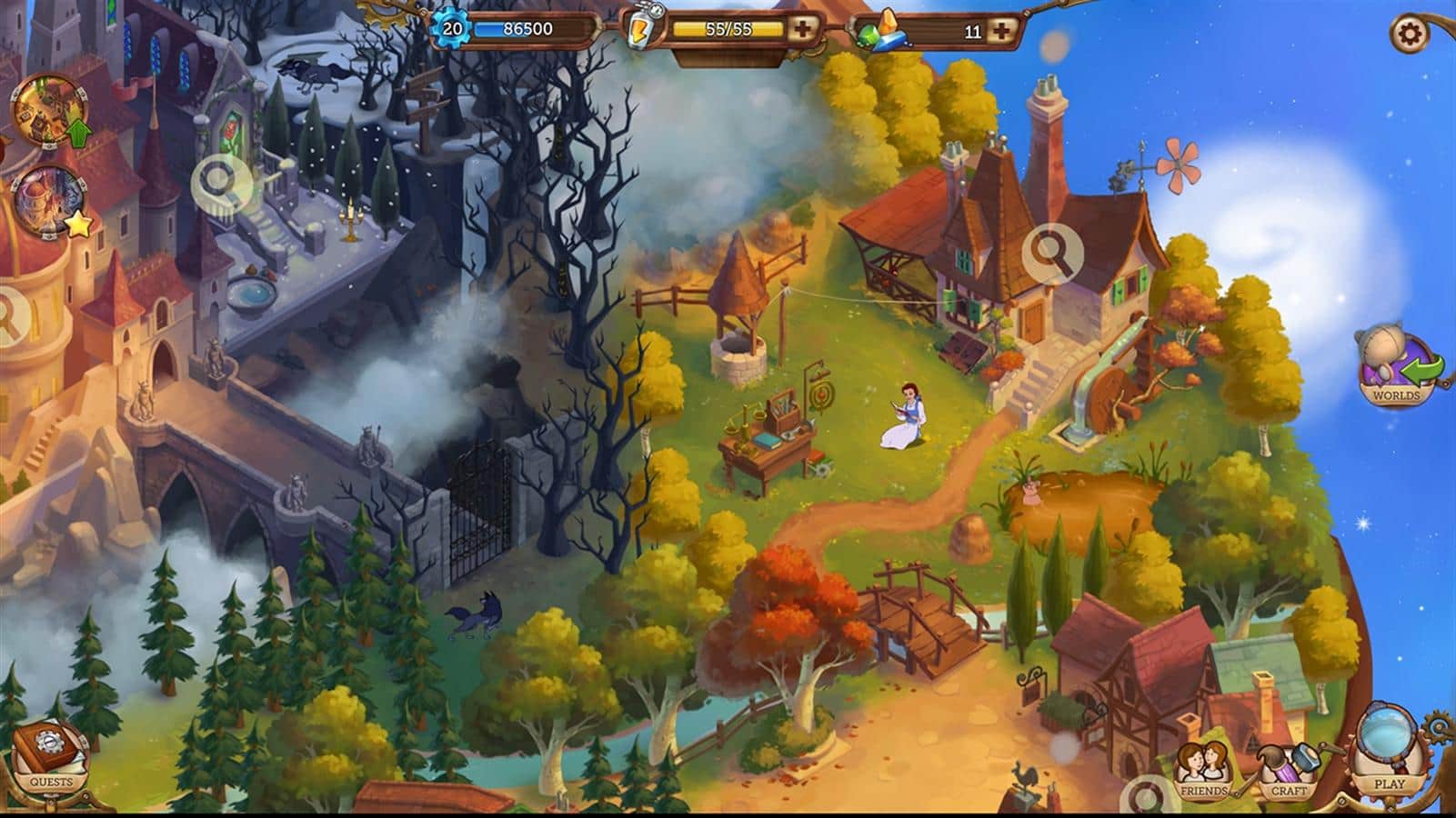
Task: Start the Play button
Action: tap(1388, 756)
